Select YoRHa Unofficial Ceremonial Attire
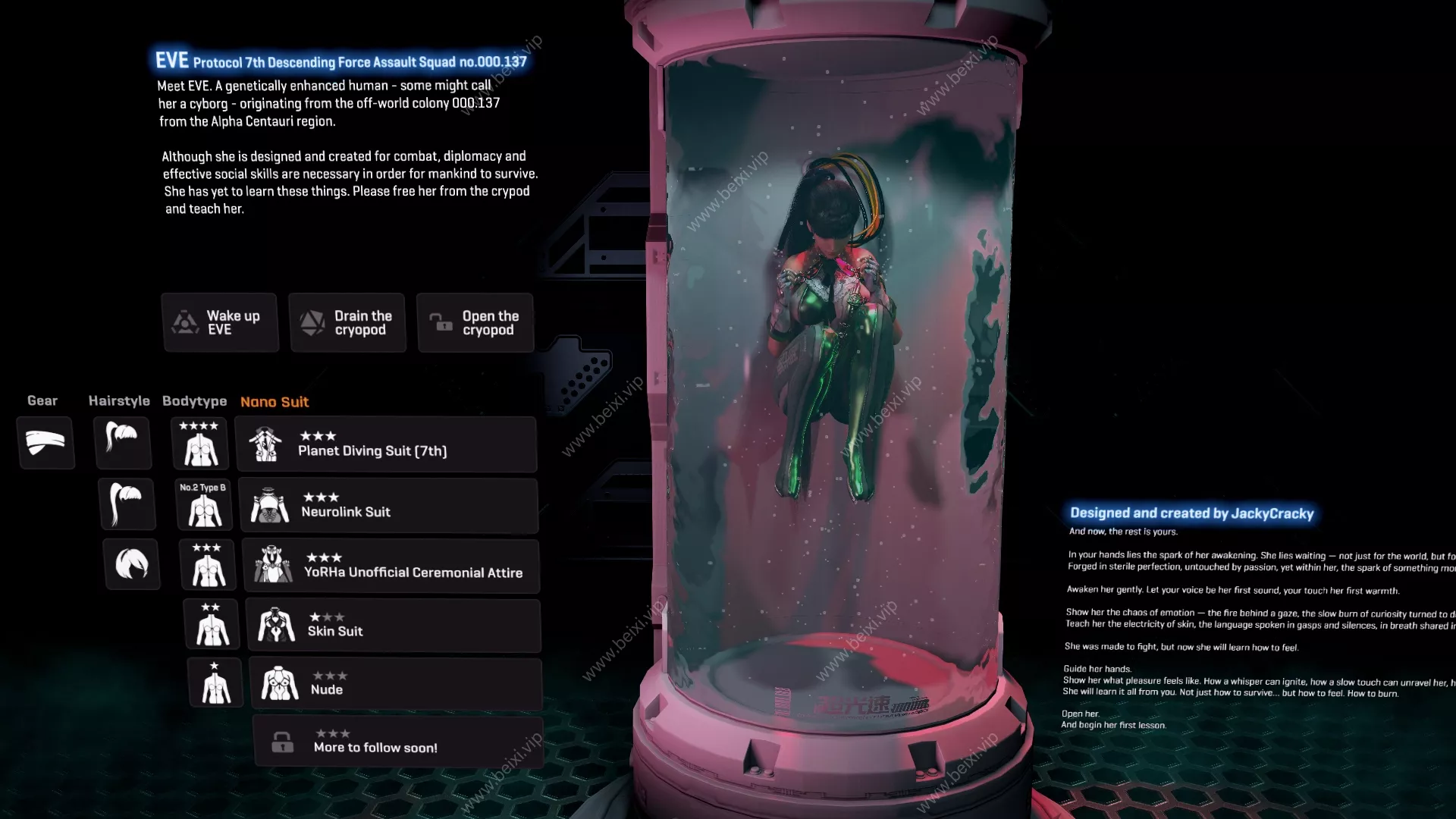1456x819 pixels. (x=391, y=566)
